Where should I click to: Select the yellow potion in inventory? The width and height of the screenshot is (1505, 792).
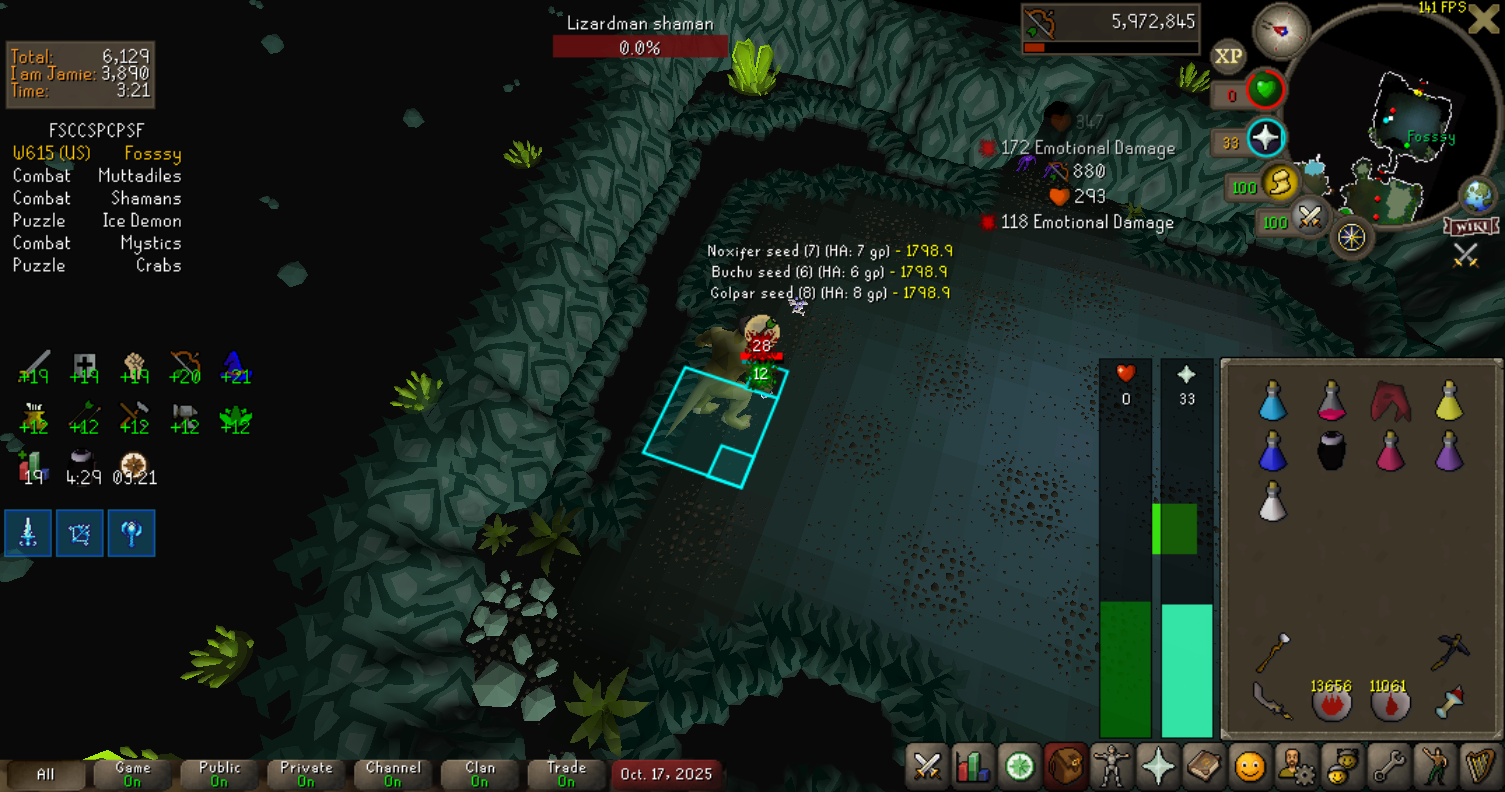1448,400
